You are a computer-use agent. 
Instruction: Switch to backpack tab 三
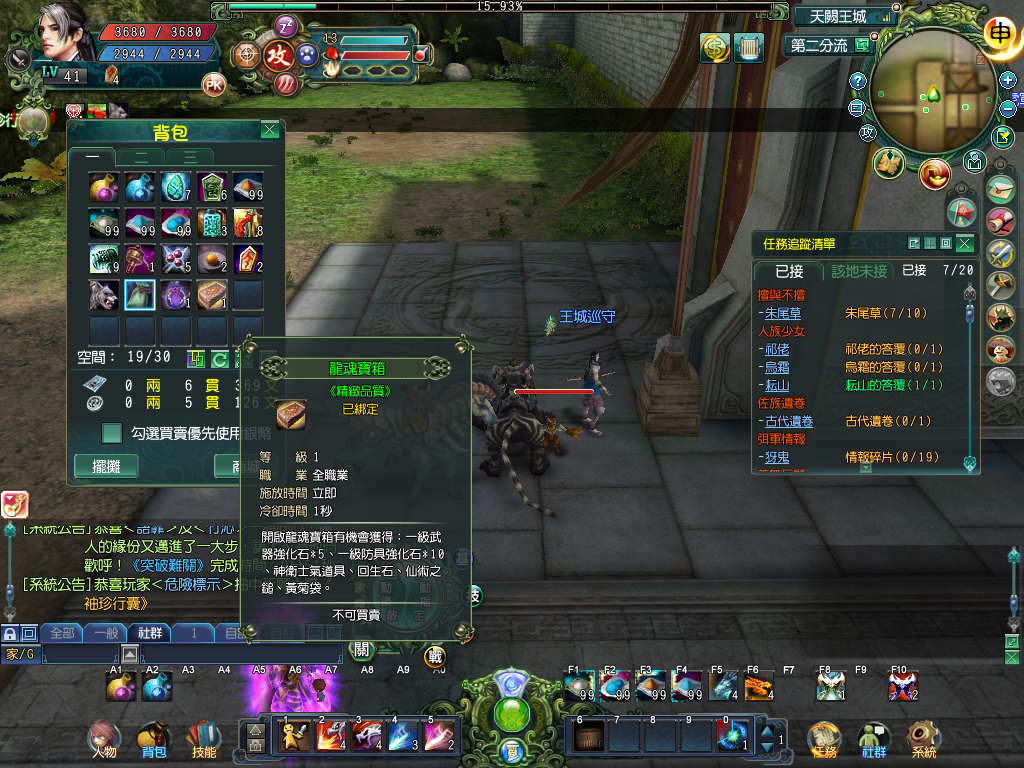[189, 156]
